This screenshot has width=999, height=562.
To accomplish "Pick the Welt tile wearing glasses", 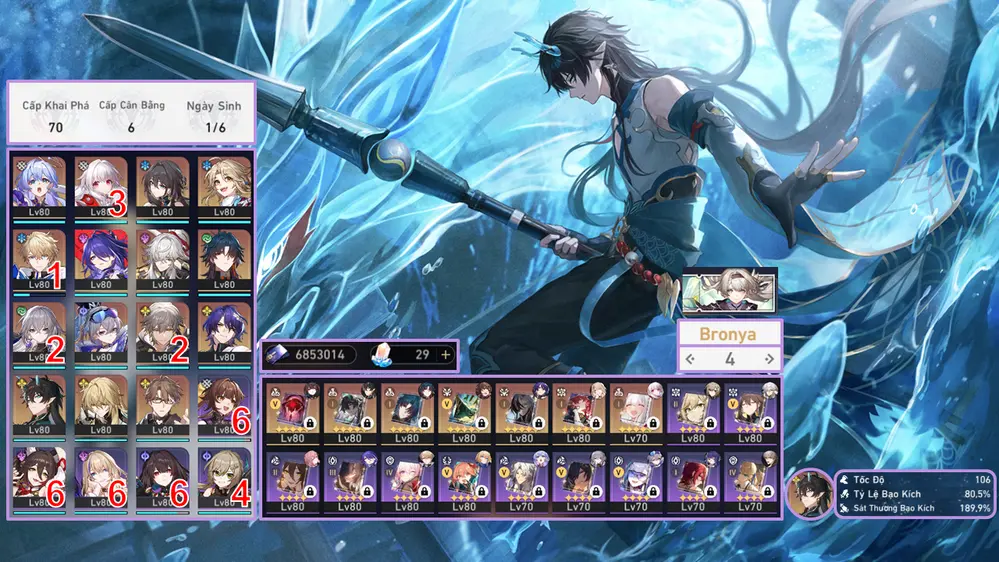I will coord(163,404).
